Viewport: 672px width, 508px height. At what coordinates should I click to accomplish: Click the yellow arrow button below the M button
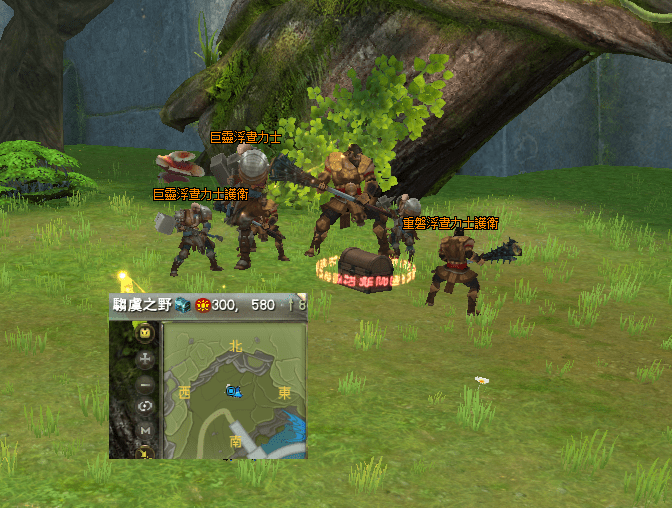pyautogui.click(x=145, y=452)
